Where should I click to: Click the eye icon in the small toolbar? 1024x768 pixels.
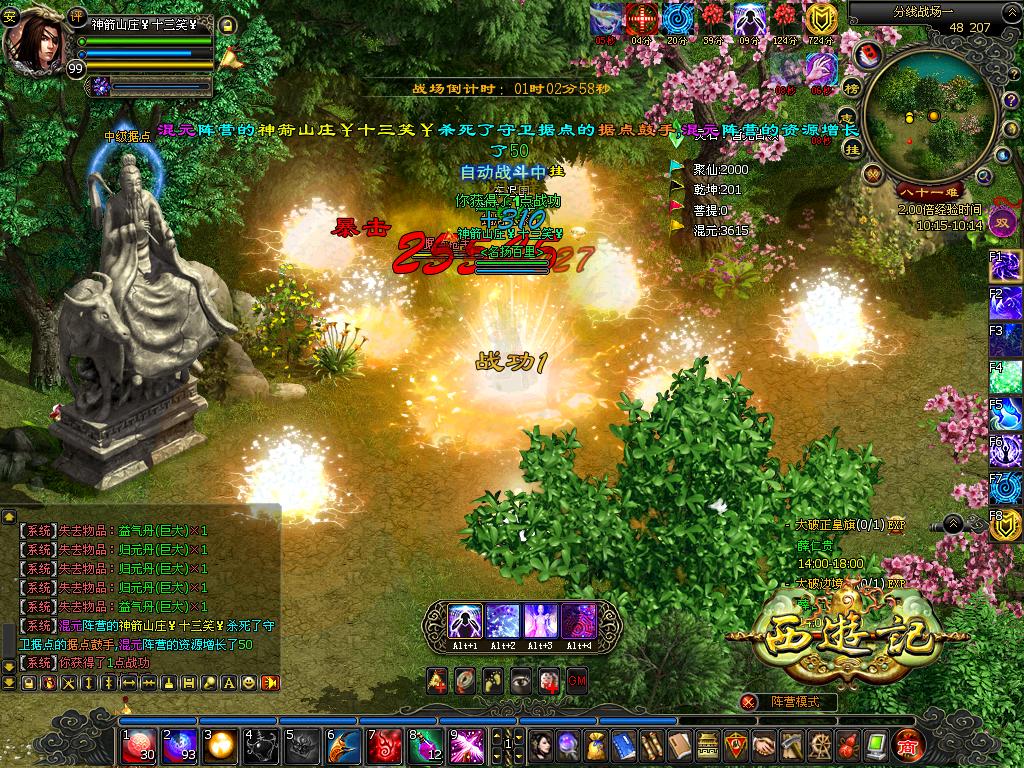tap(521, 681)
